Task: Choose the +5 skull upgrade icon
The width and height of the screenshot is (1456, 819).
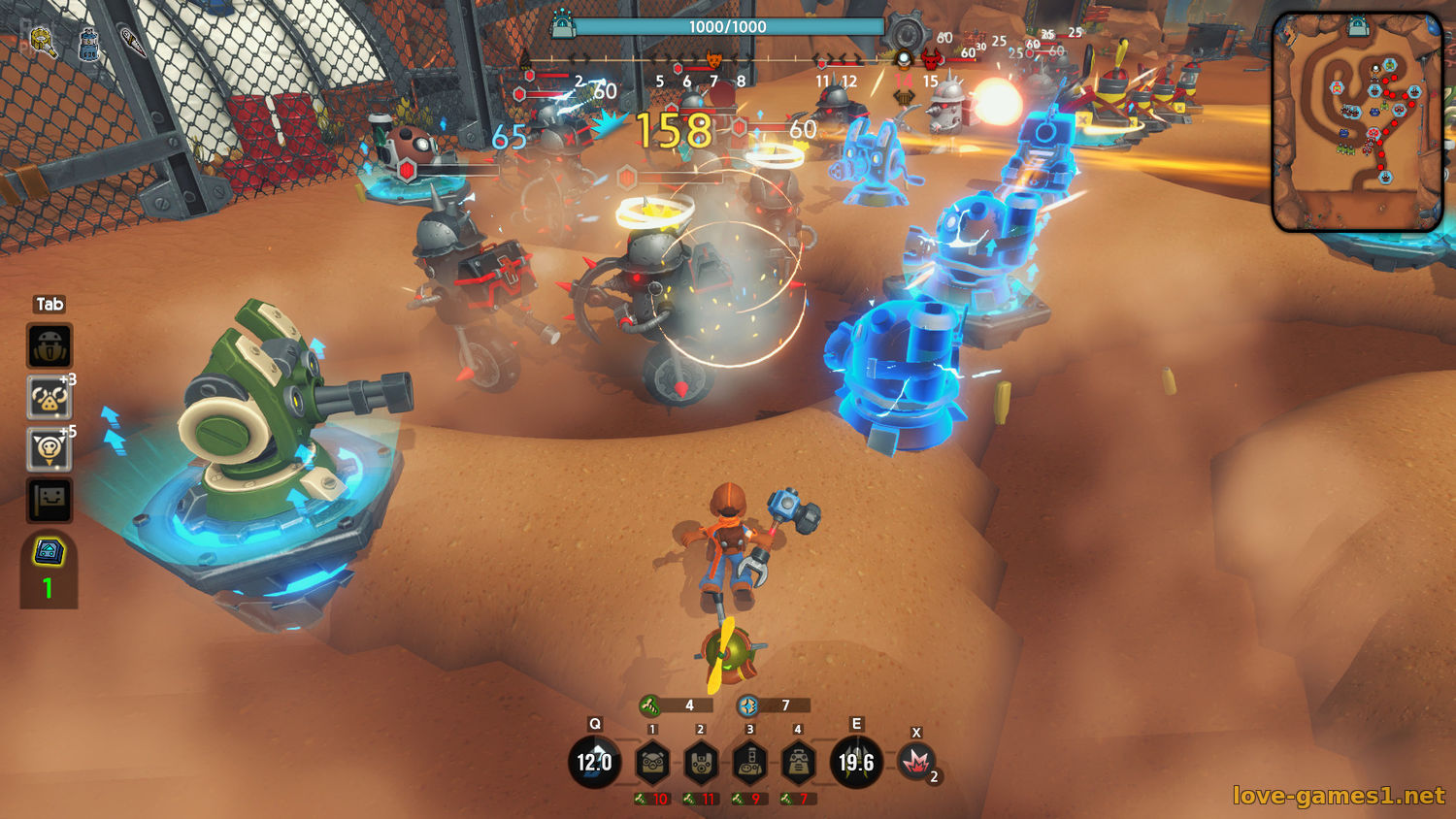Action: pos(50,448)
